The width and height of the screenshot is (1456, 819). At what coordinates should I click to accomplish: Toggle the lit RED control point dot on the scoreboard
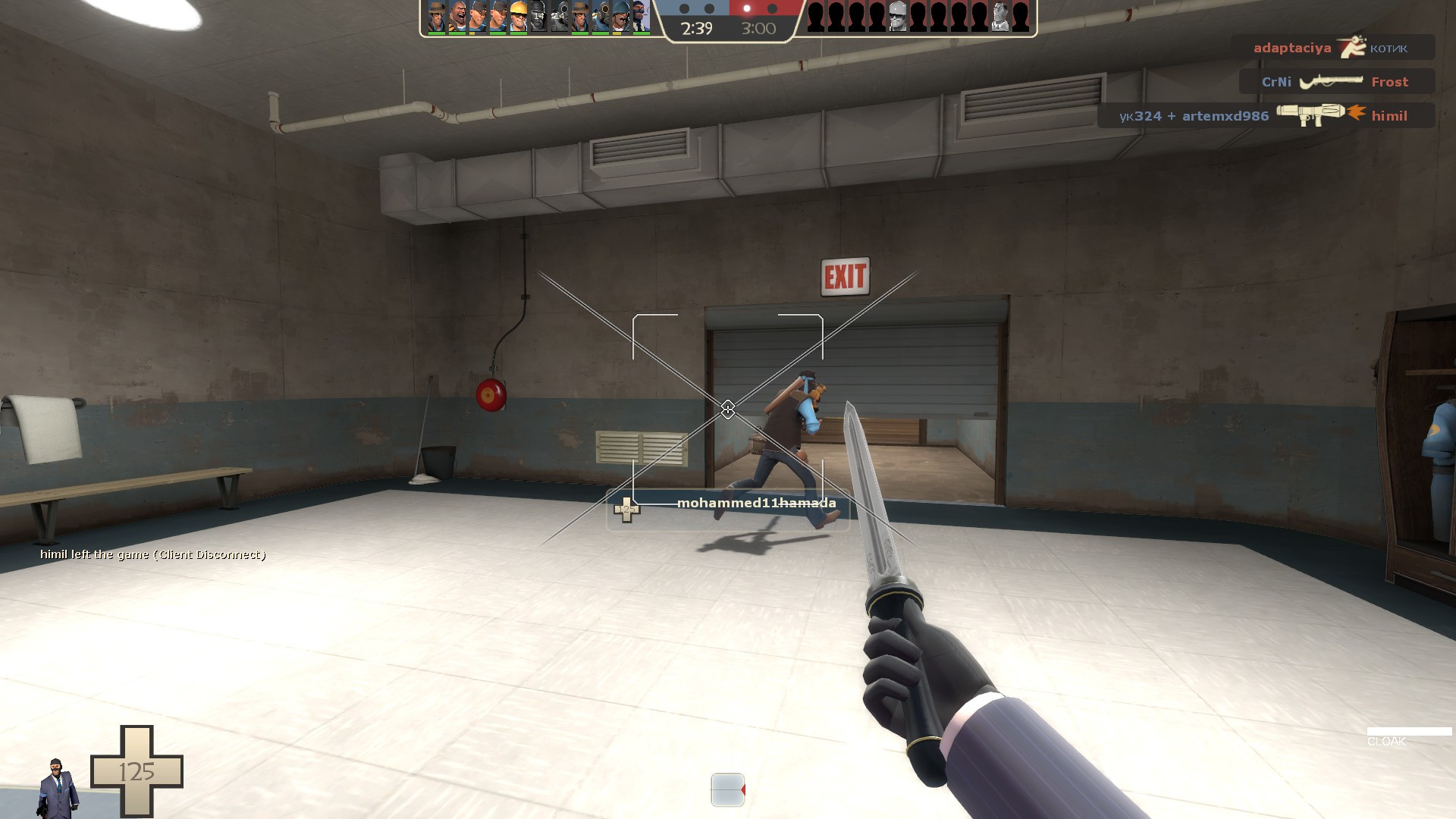(746, 10)
